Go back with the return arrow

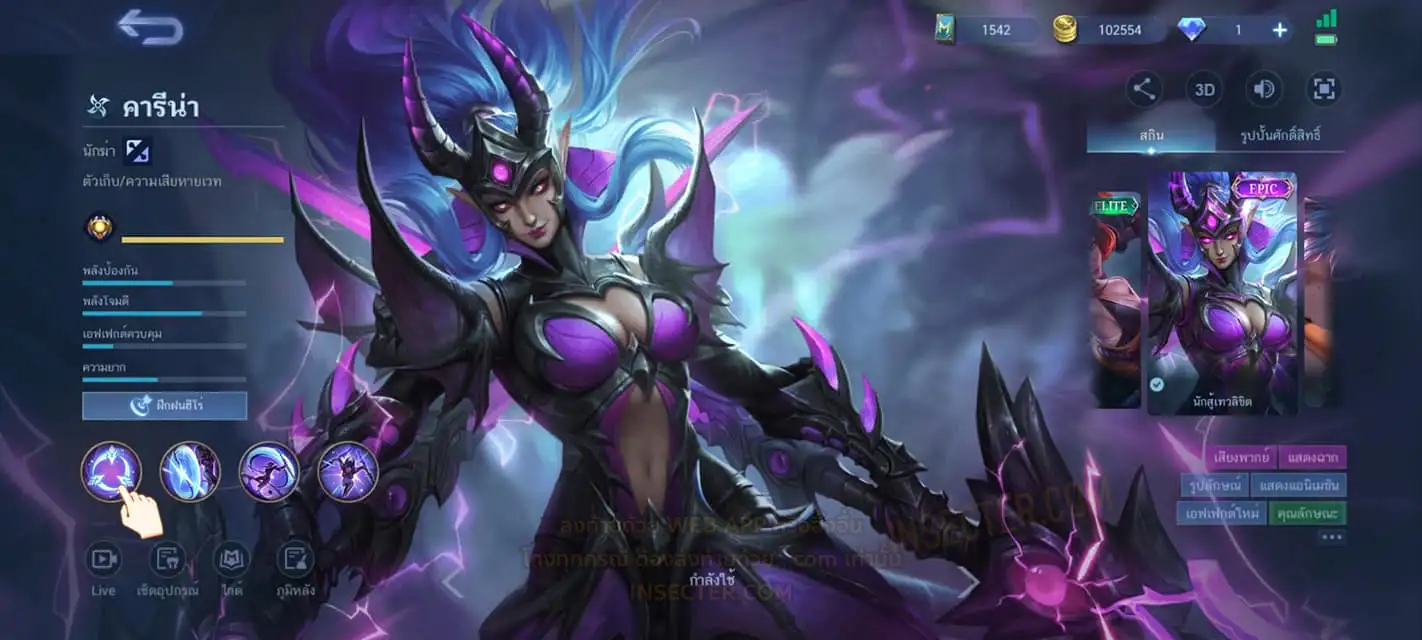click(150, 28)
